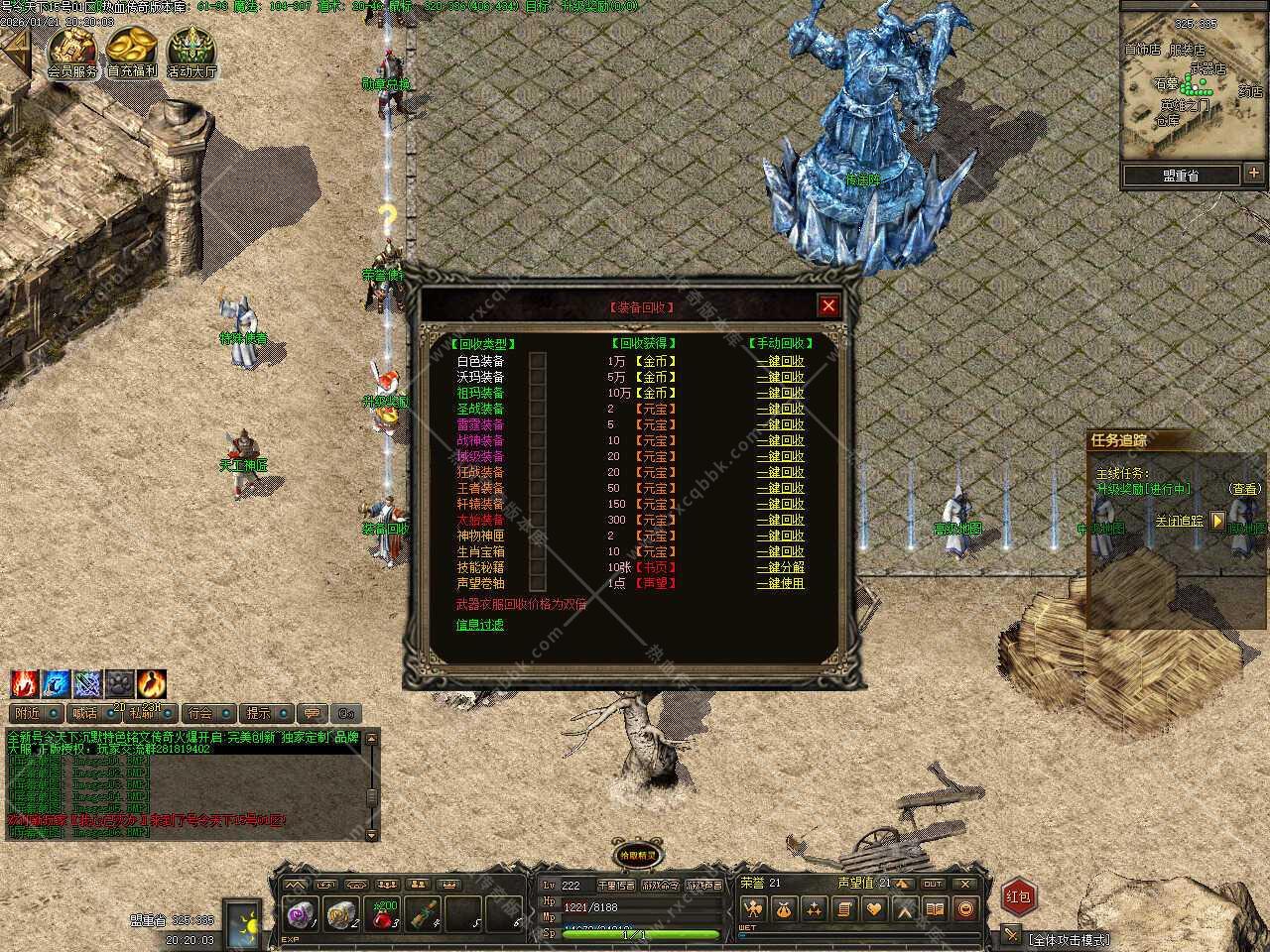Use the red potion in hotbar slot 3
Image resolution: width=1270 pixels, height=952 pixels.
[384, 915]
